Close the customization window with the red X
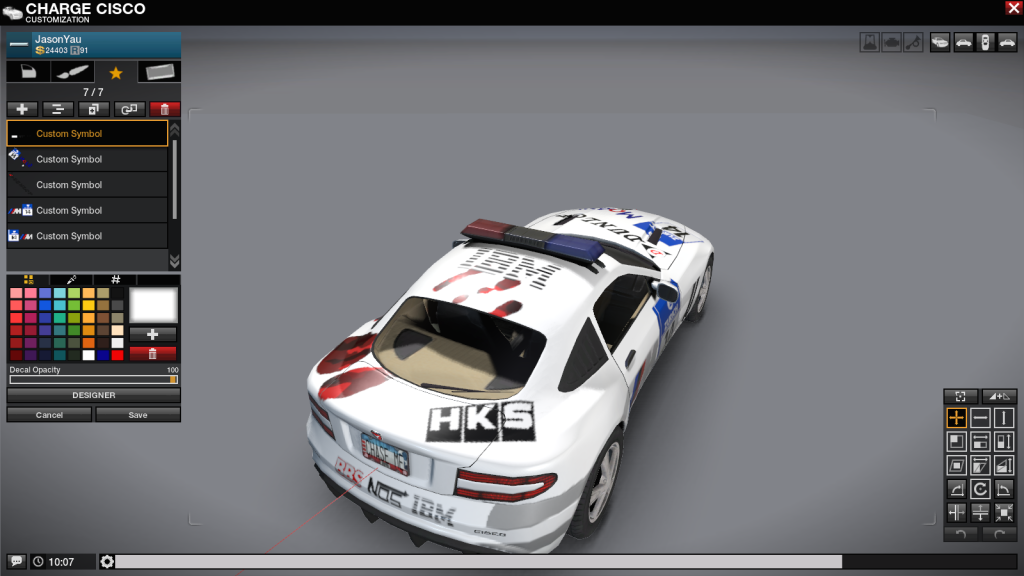The image size is (1024, 576). 1013,8
